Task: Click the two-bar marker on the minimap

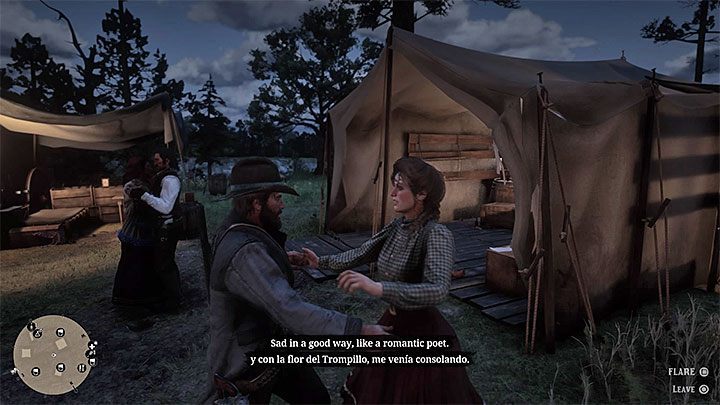Action: 81,368
